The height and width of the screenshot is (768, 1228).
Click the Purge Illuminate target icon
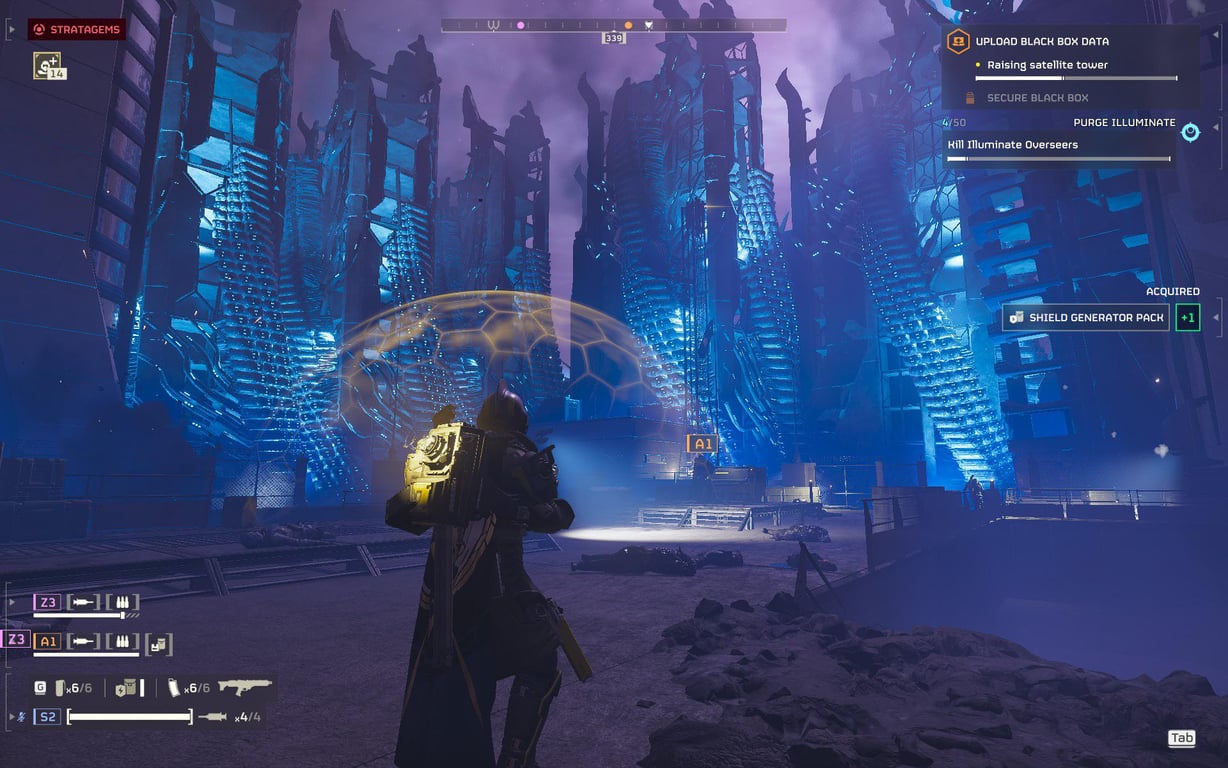(1190, 132)
